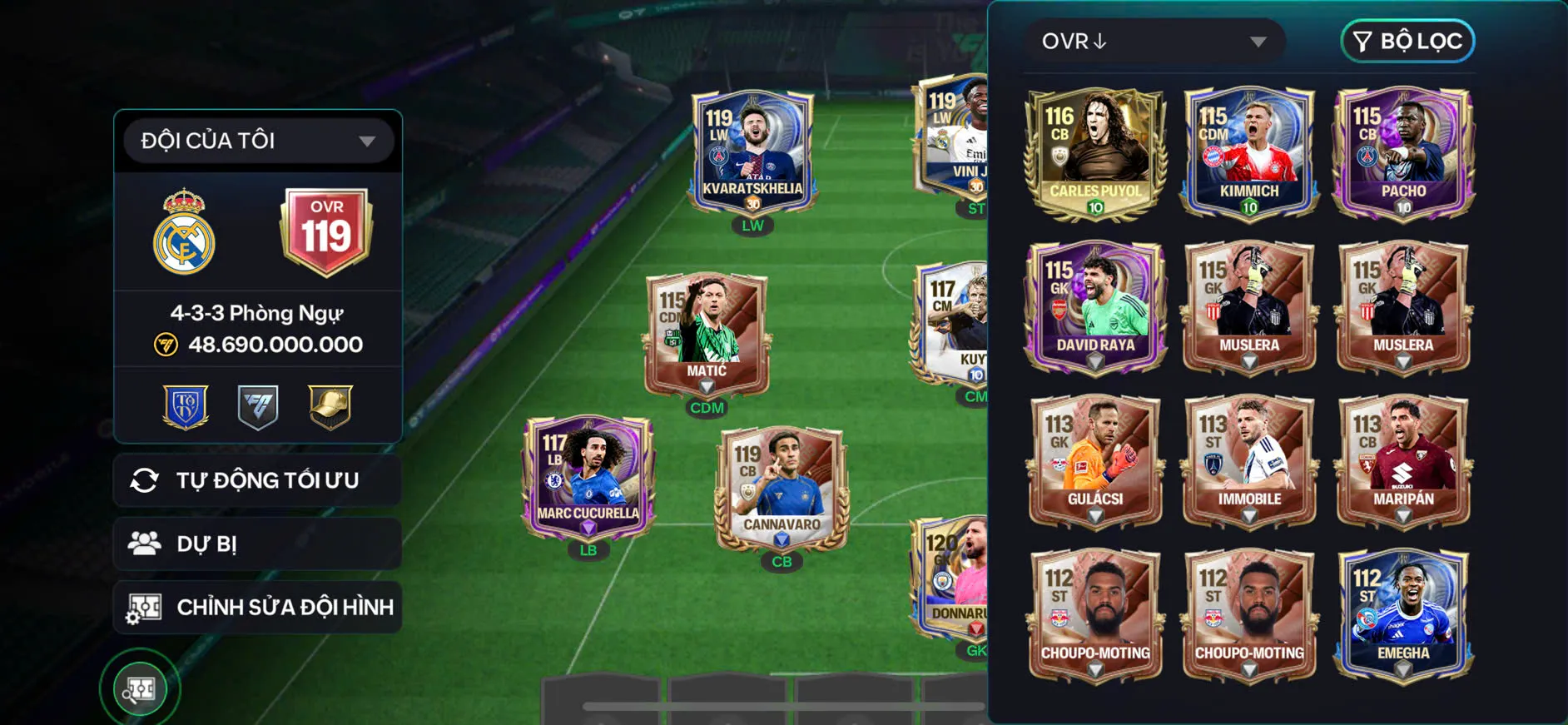This screenshot has width=1568, height=725.
Task: Select the Emegha striker card
Action: coord(1403,615)
